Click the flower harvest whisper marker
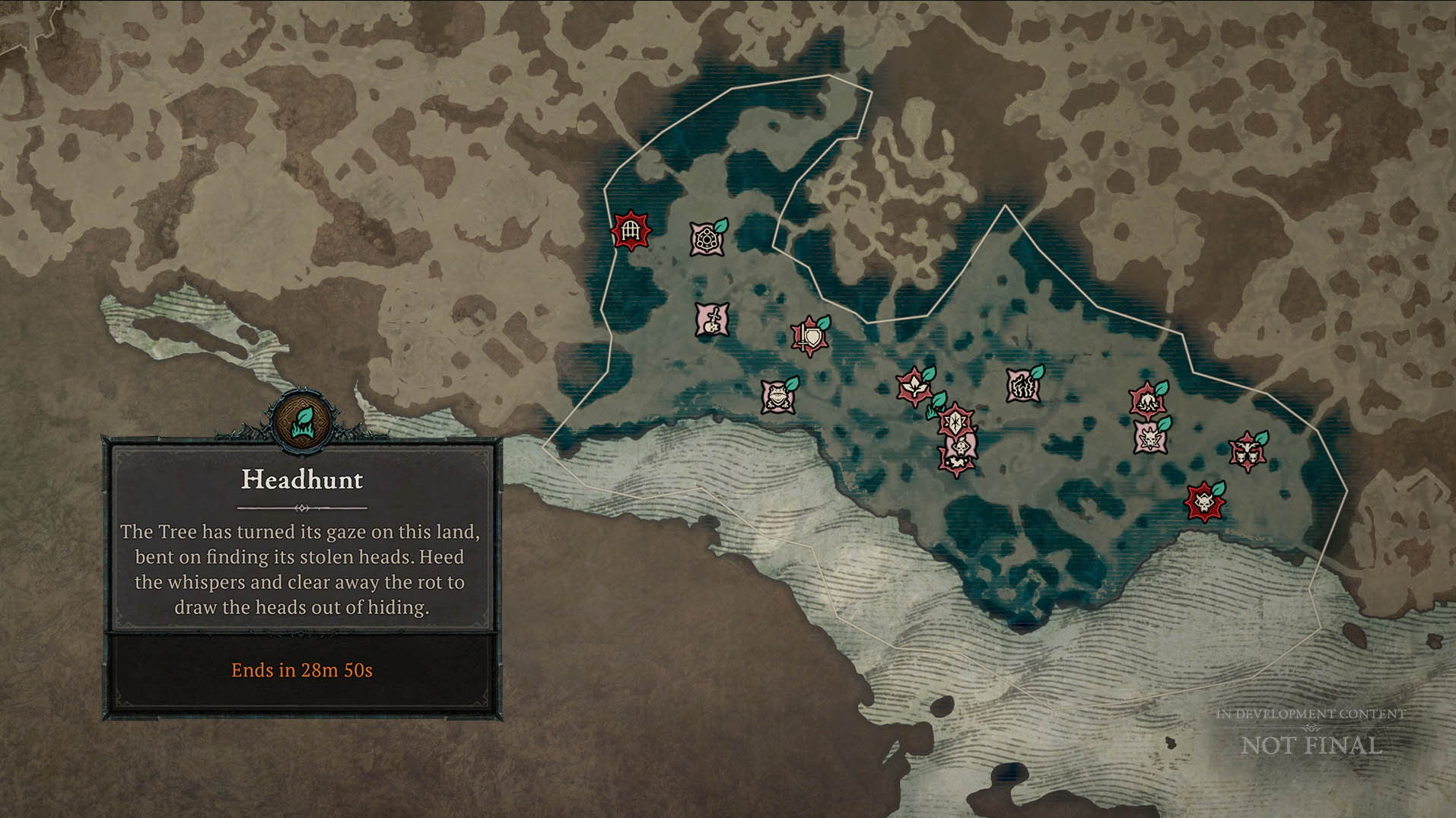The height and width of the screenshot is (818, 1456). click(914, 387)
